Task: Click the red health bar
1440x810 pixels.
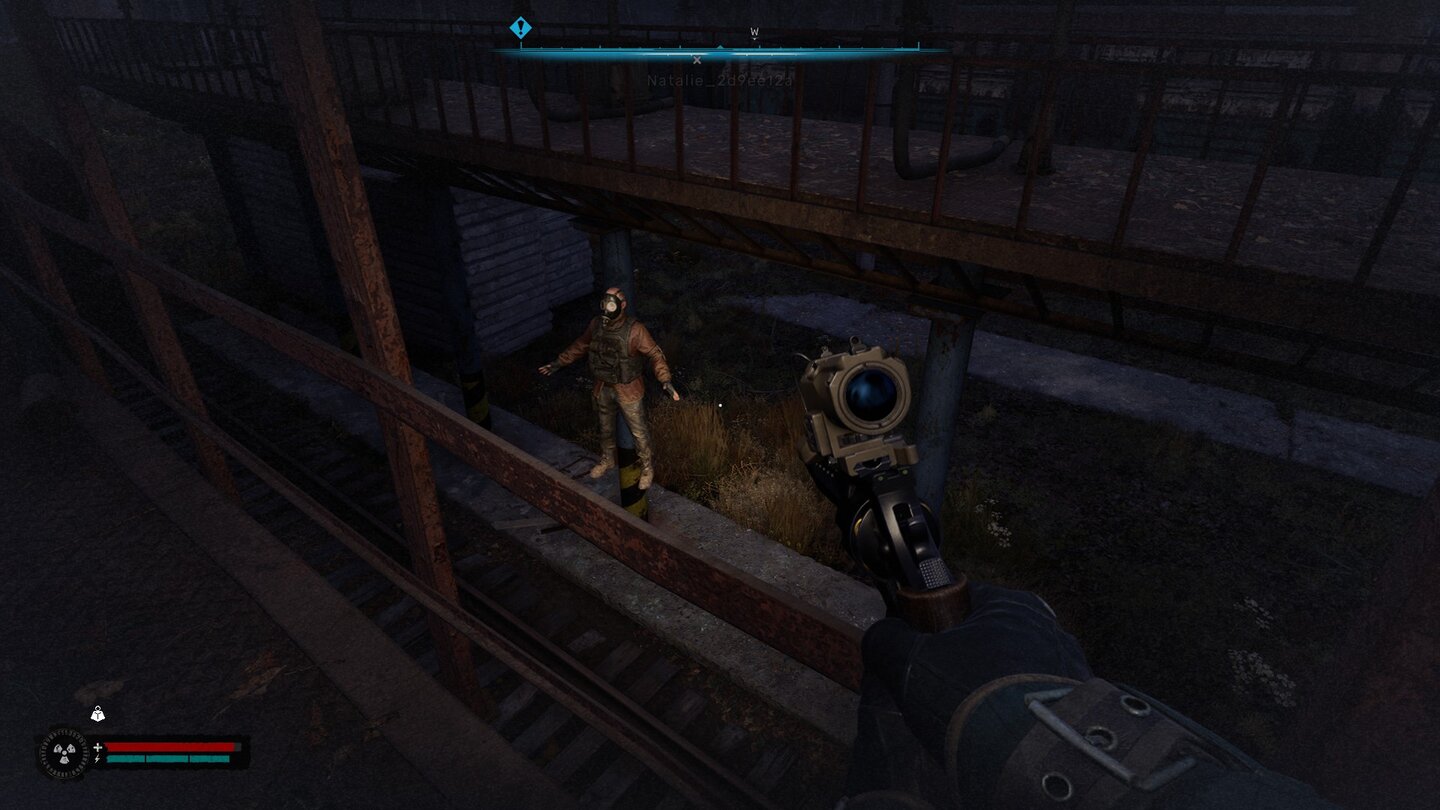Action: pos(170,747)
